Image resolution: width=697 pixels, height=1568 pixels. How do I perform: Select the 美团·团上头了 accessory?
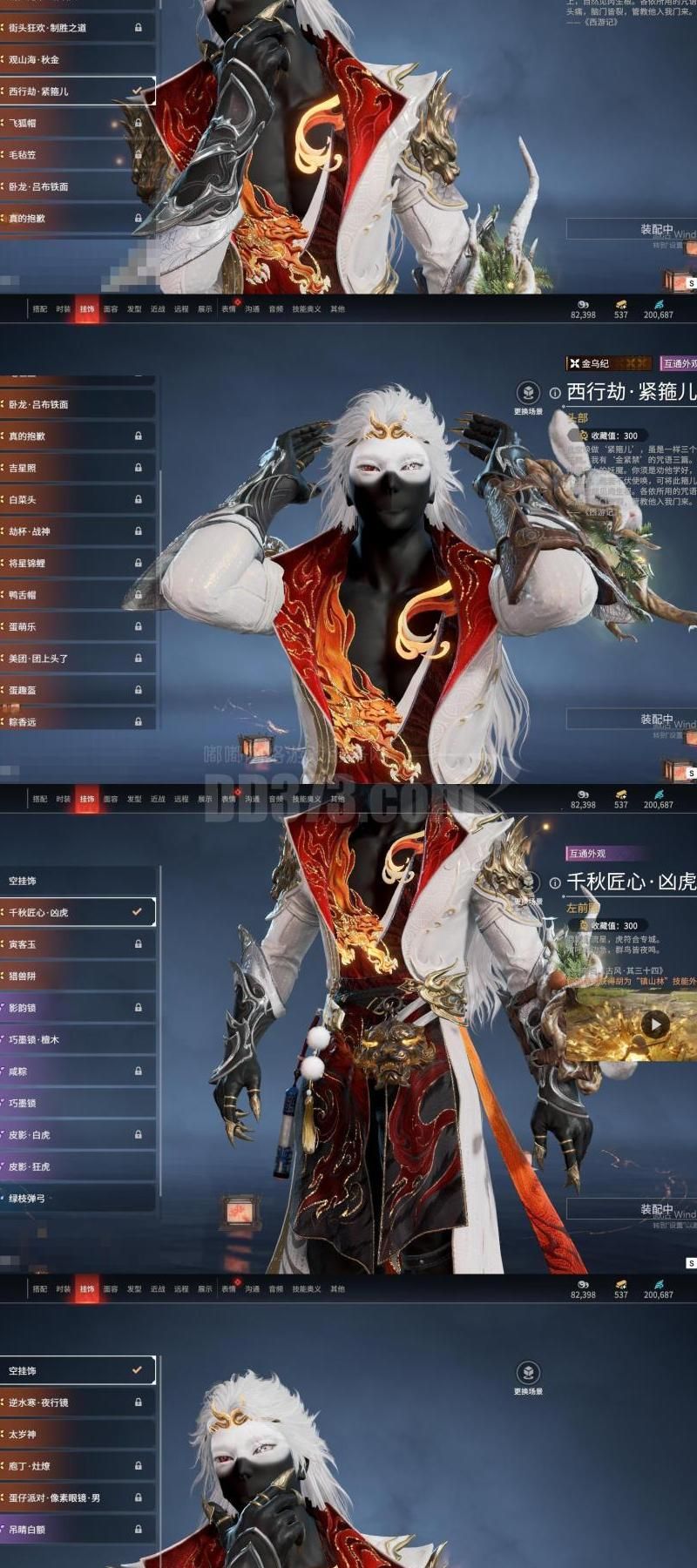pos(77,659)
